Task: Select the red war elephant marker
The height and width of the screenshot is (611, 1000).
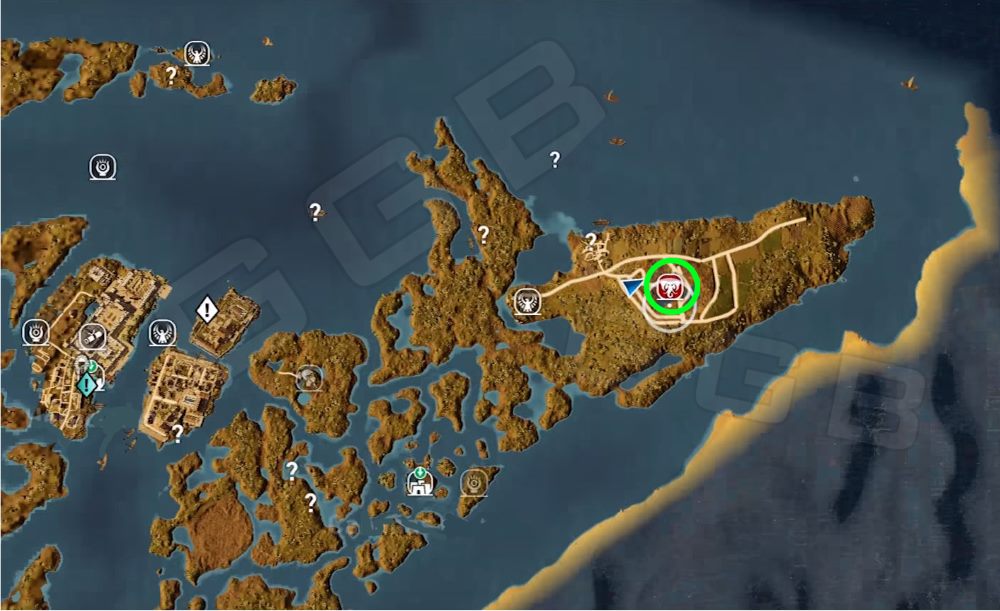Action: [670, 287]
